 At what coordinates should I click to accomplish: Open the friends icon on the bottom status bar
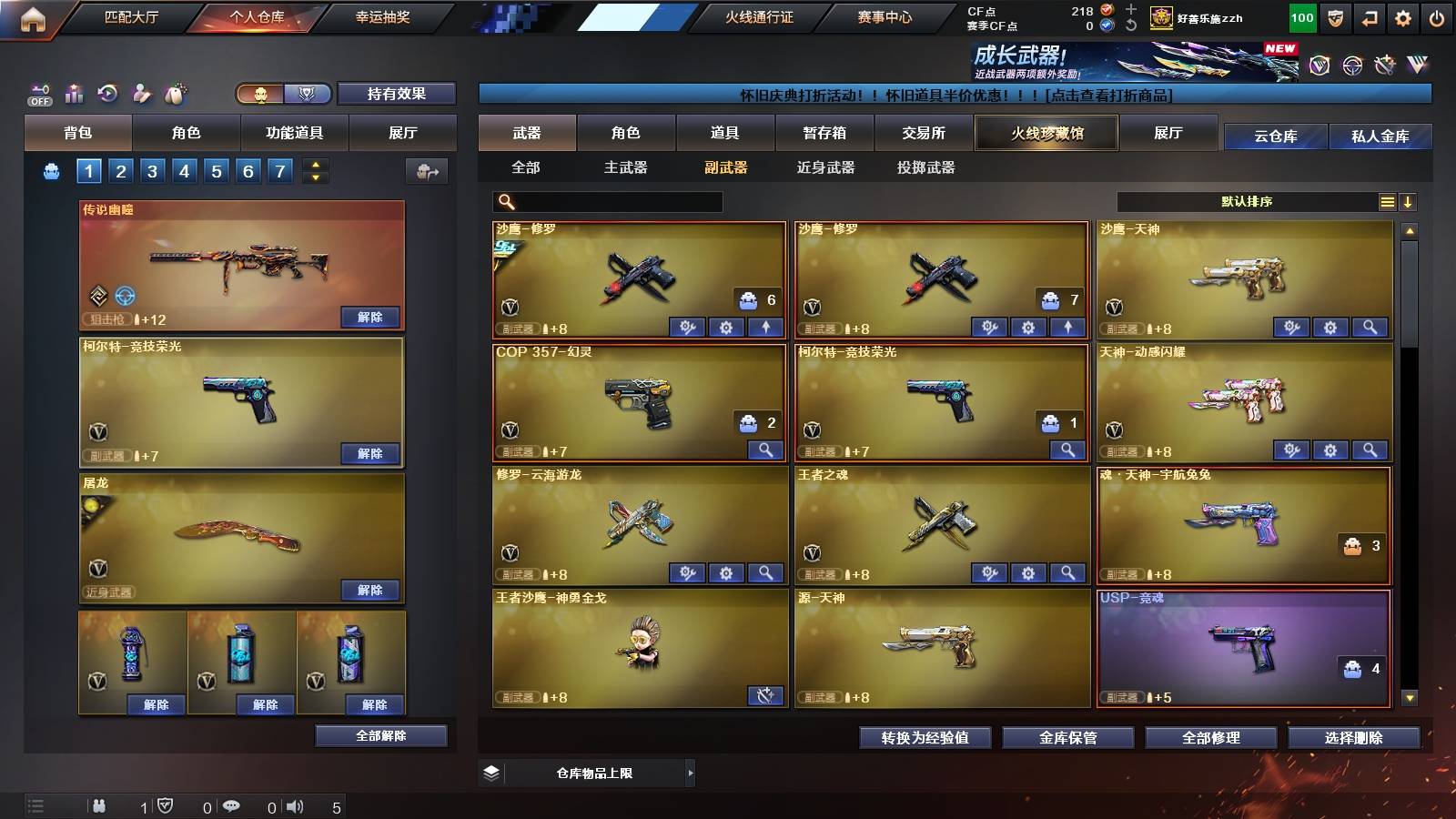click(100, 805)
